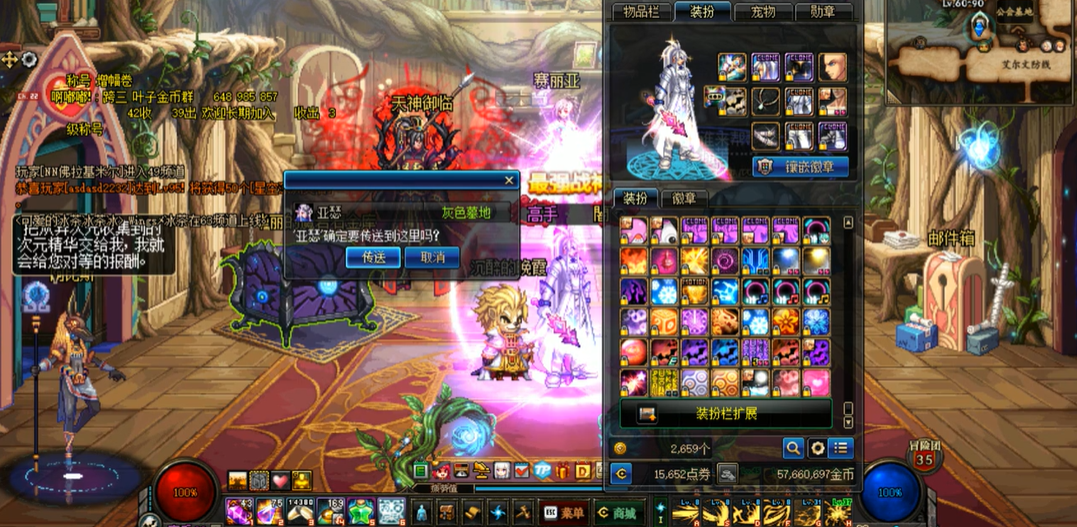Open the 商城 cash shop
This screenshot has width=1077, height=527.
click(616, 513)
